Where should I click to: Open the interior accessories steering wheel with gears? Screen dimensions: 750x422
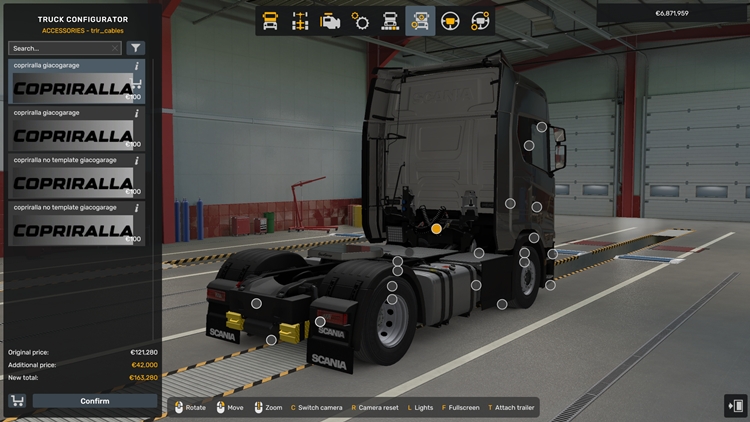click(x=480, y=20)
